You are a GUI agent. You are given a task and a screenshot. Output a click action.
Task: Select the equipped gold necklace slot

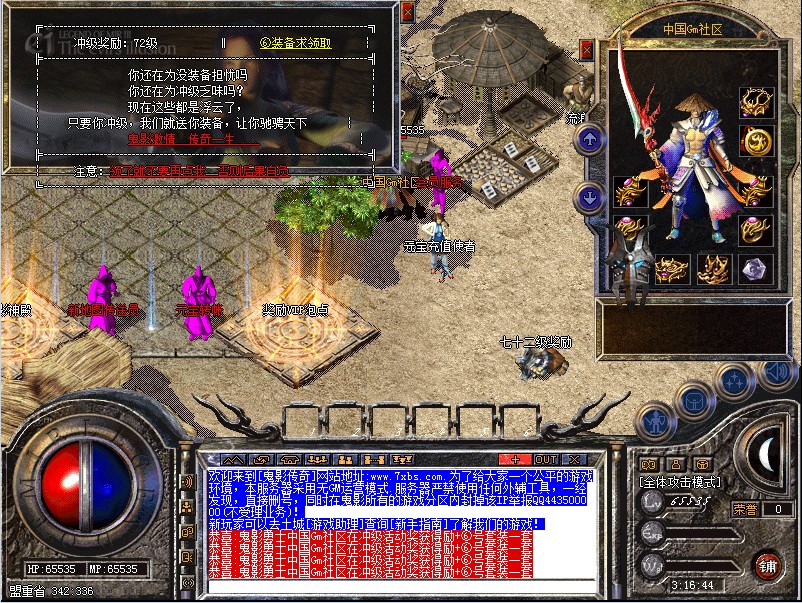[756, 101]
